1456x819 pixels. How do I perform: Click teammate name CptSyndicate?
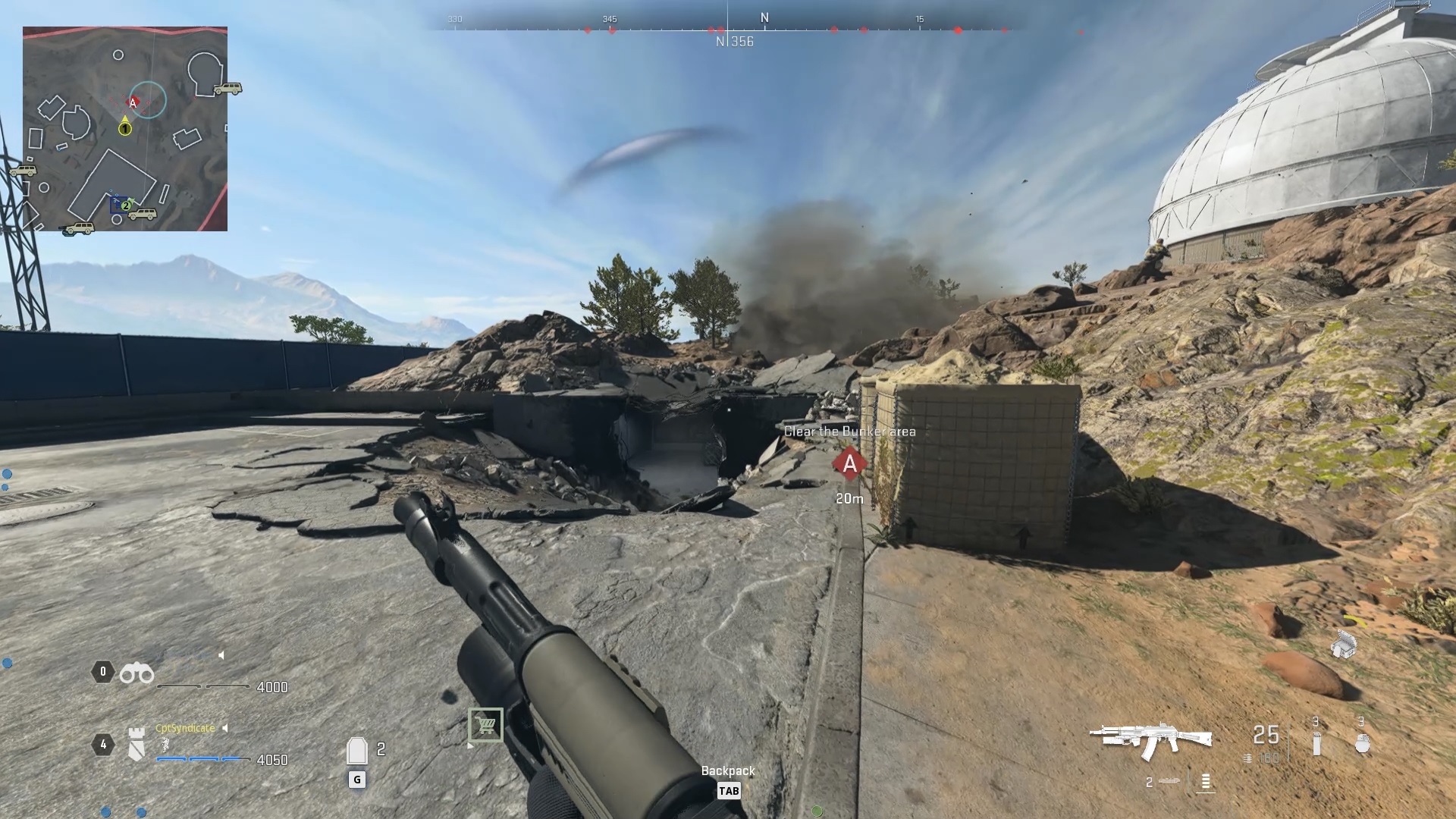tap(185, 727)
